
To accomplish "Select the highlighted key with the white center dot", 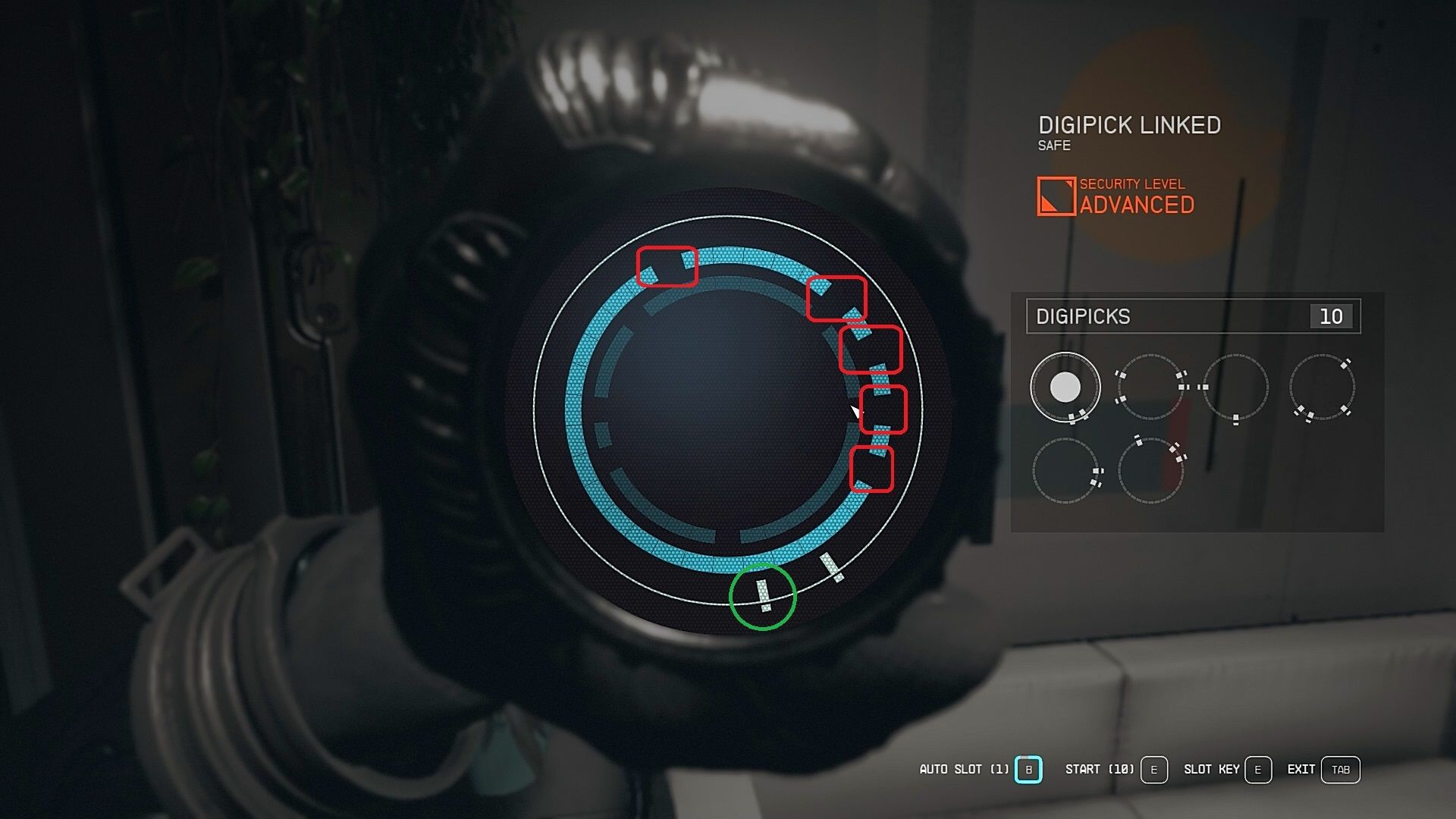I will (x=1065, y=387).
